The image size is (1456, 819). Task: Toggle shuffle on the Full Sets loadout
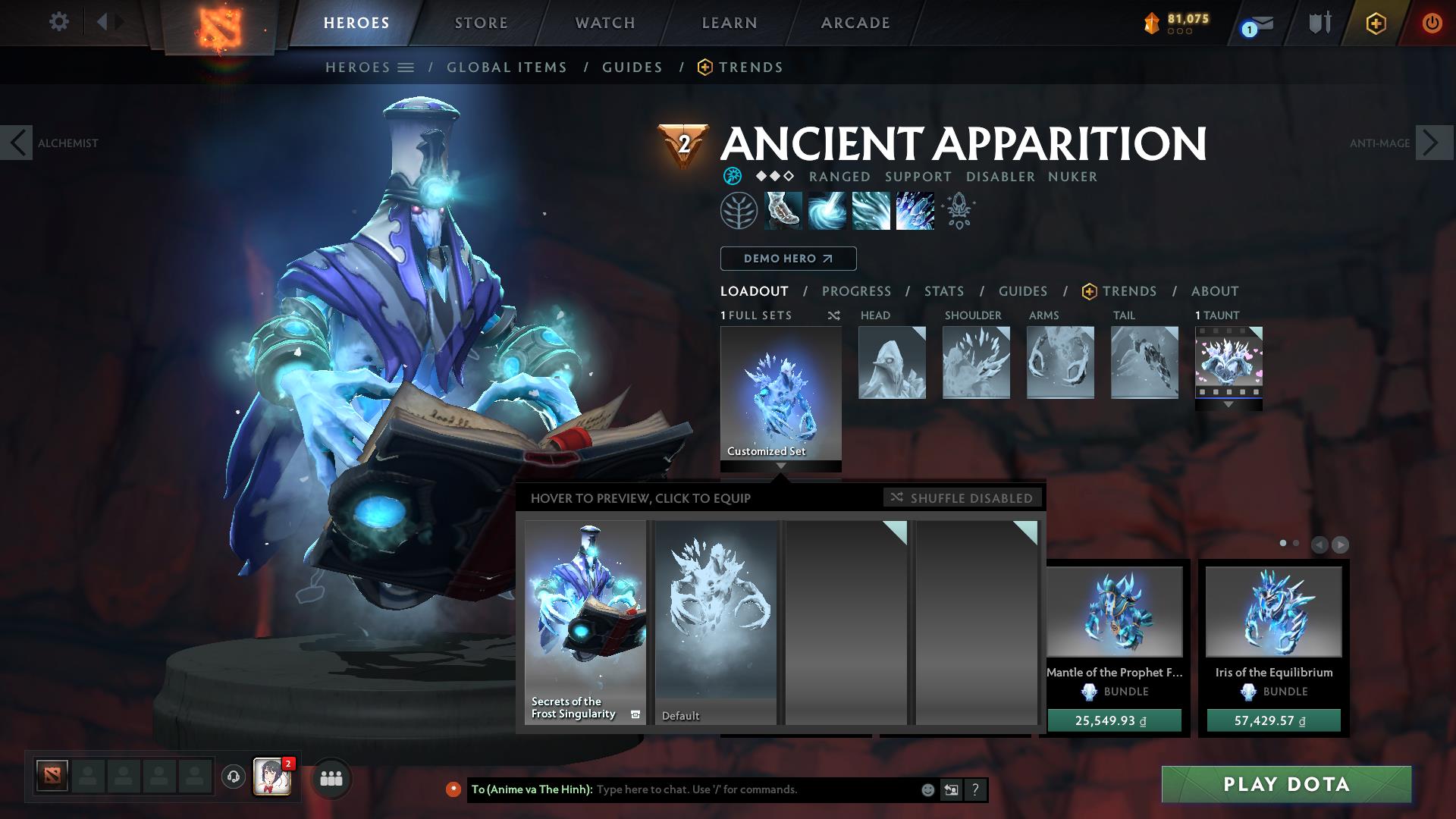[x=833, y=315]
